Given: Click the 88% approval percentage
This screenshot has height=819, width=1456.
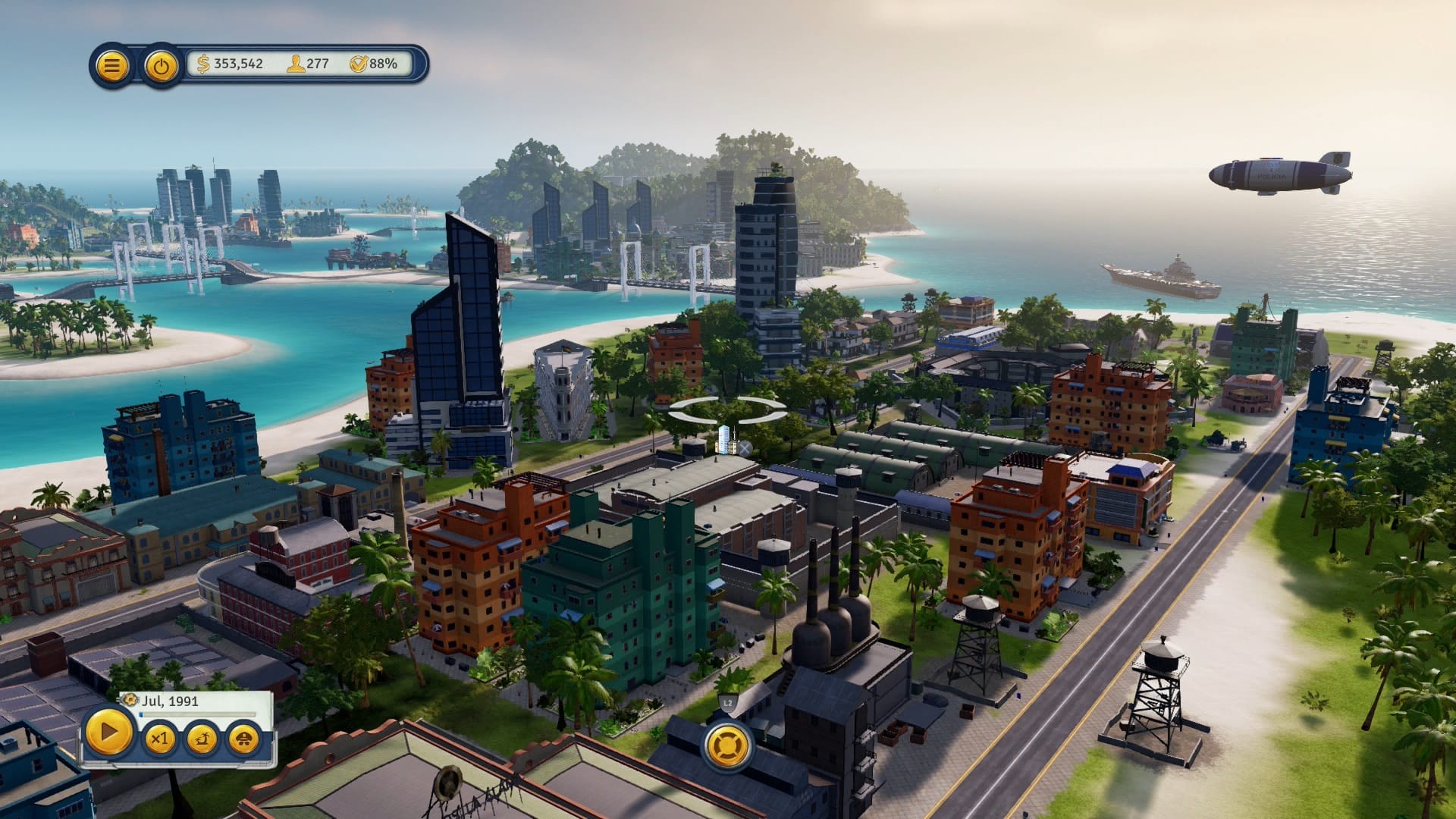Looking at the screenshot, I should [x=381, y=64].
